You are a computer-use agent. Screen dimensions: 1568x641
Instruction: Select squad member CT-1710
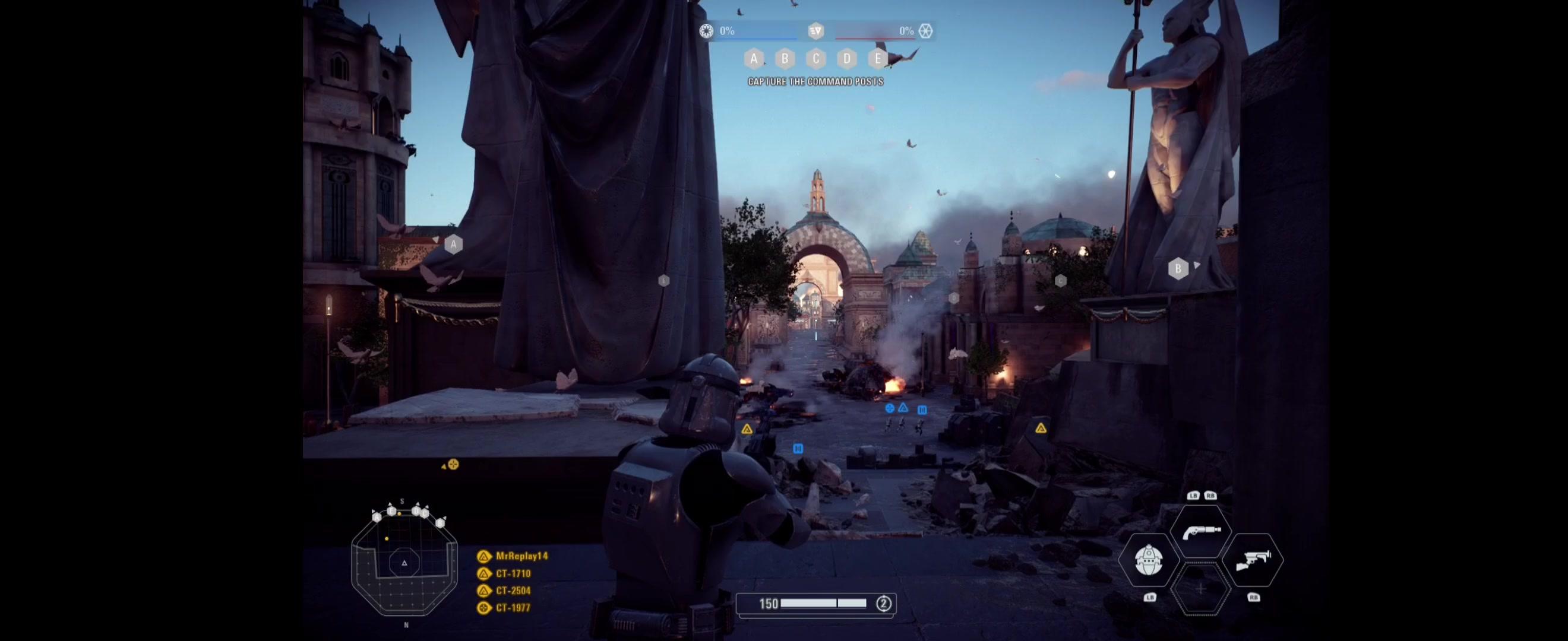513,573
